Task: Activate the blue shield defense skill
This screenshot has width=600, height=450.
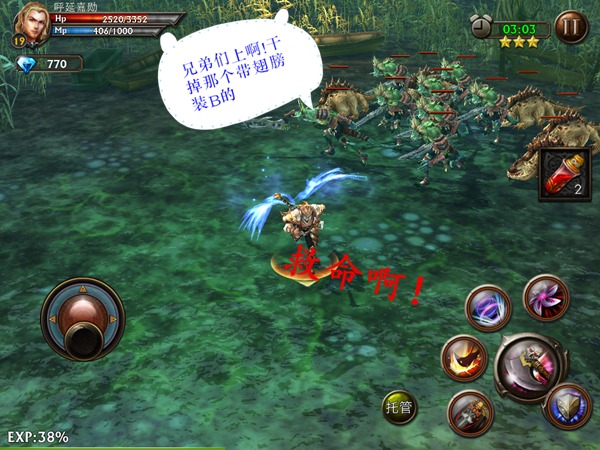Action: [567, 407]
